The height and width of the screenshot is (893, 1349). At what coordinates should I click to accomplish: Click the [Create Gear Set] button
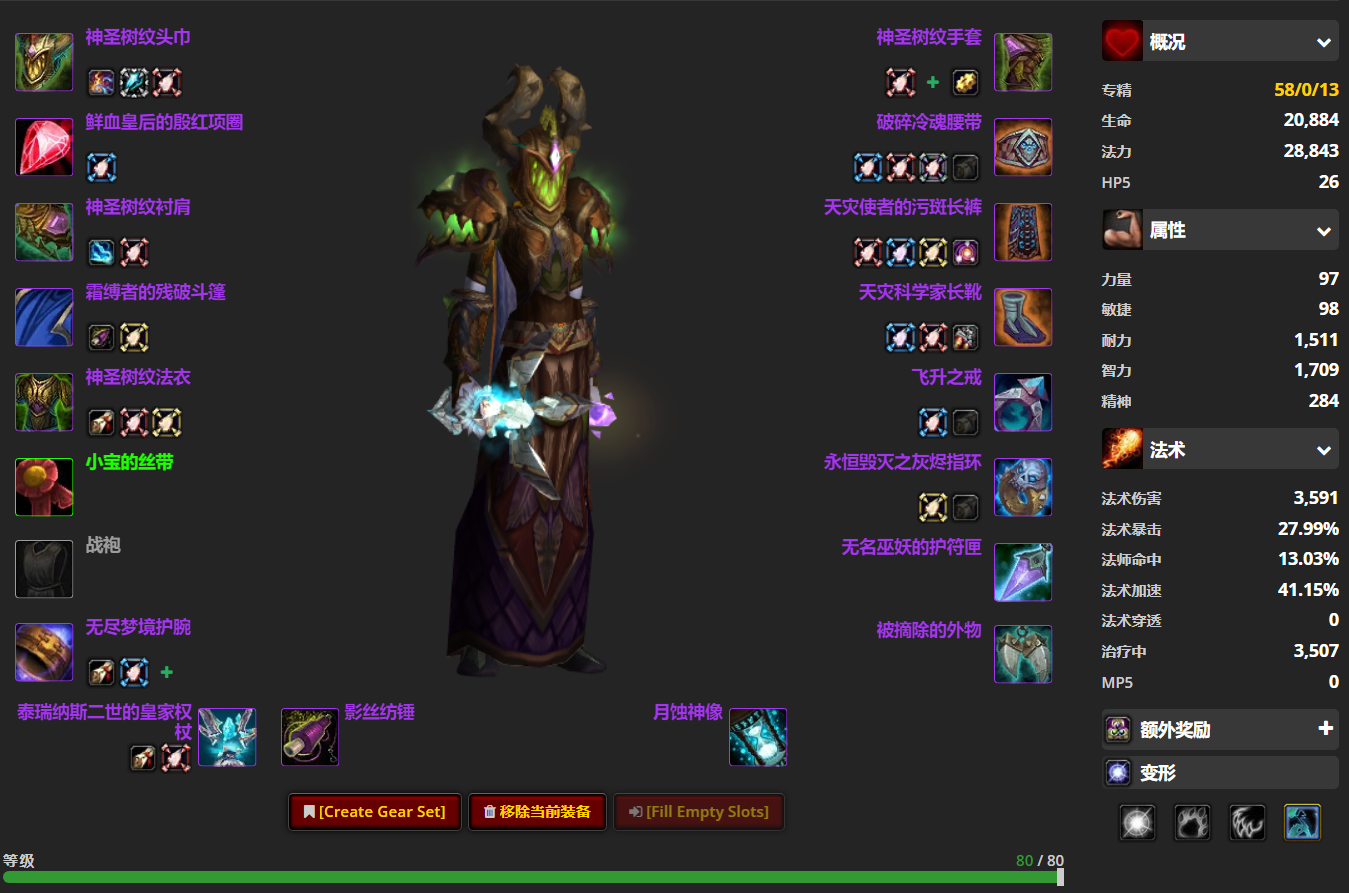(x=374, y=812)
